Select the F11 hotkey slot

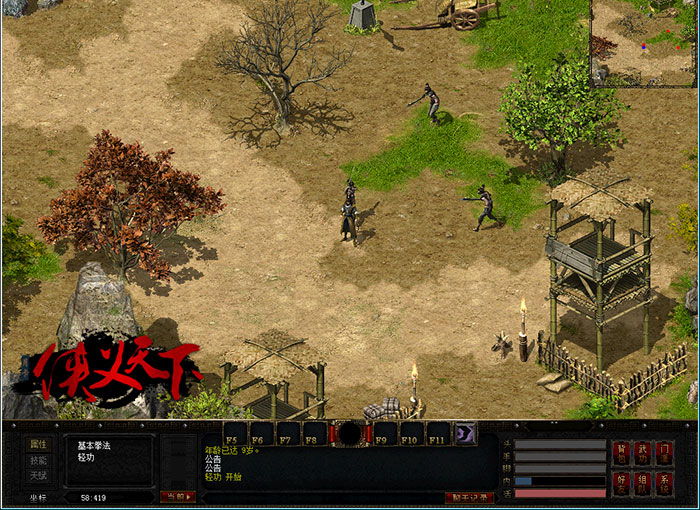[438, 434]
